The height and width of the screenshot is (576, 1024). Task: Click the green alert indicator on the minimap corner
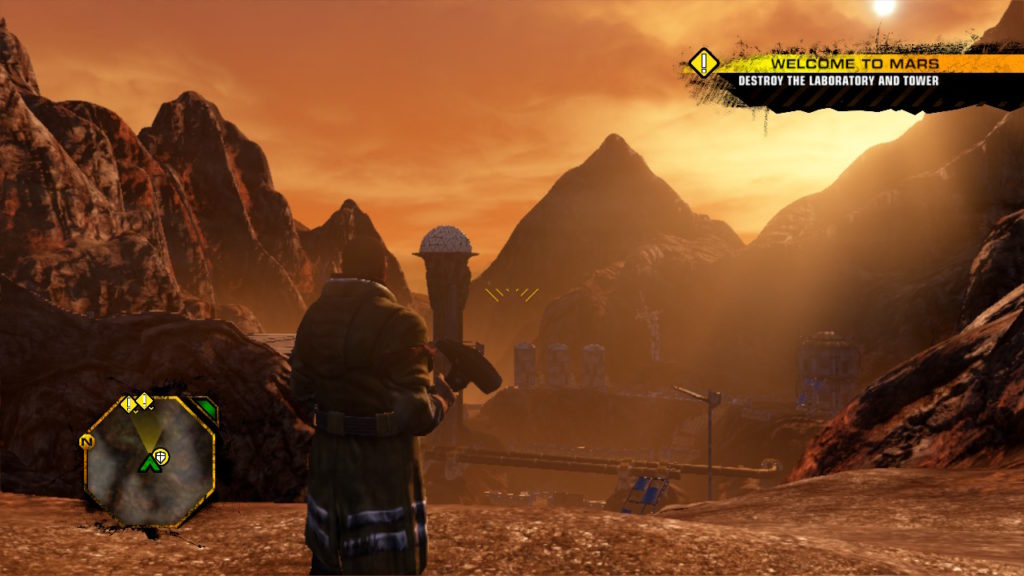tap(205, 408)
